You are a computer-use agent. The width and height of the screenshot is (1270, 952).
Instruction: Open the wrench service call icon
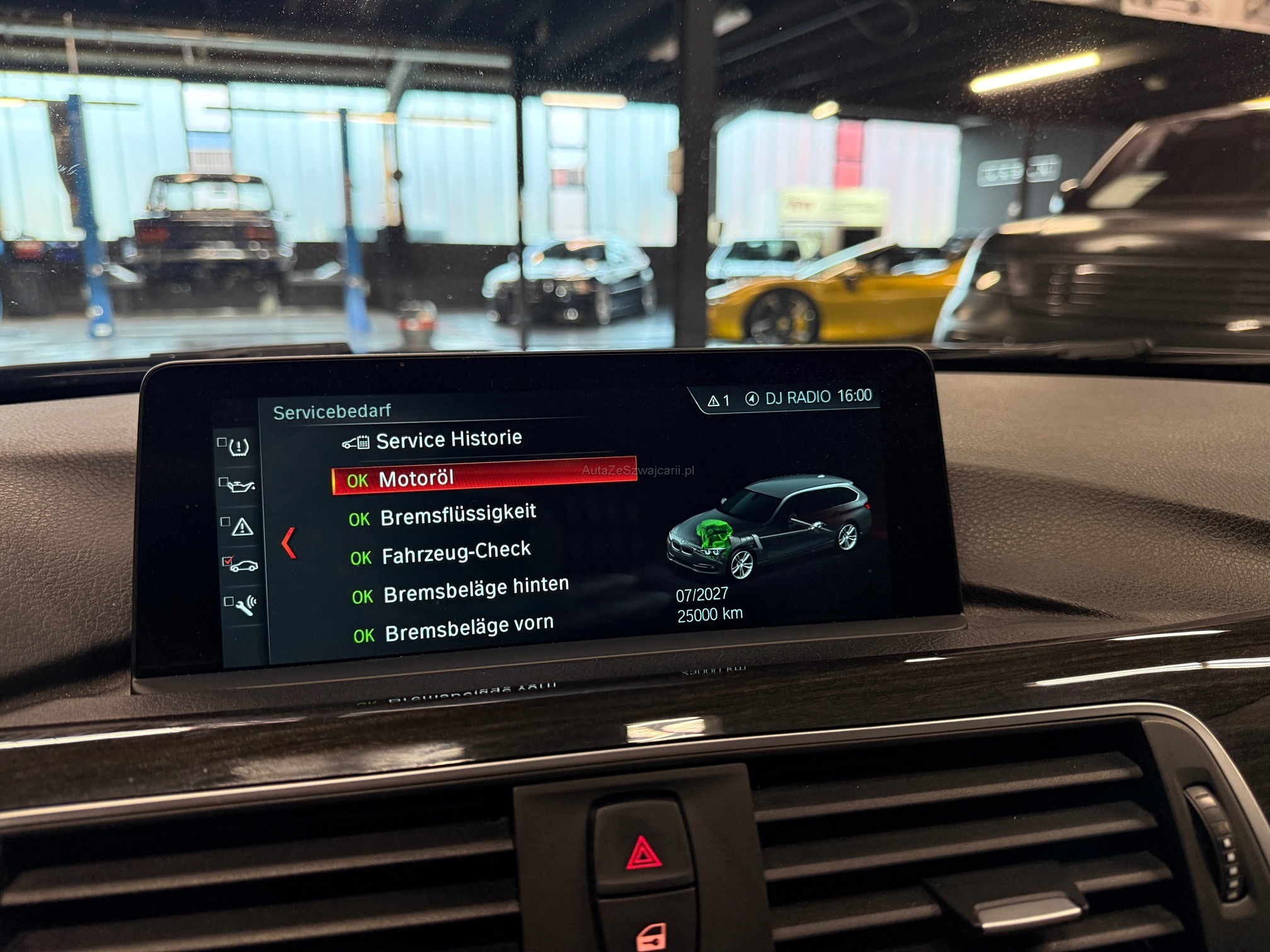click(245, 604)
